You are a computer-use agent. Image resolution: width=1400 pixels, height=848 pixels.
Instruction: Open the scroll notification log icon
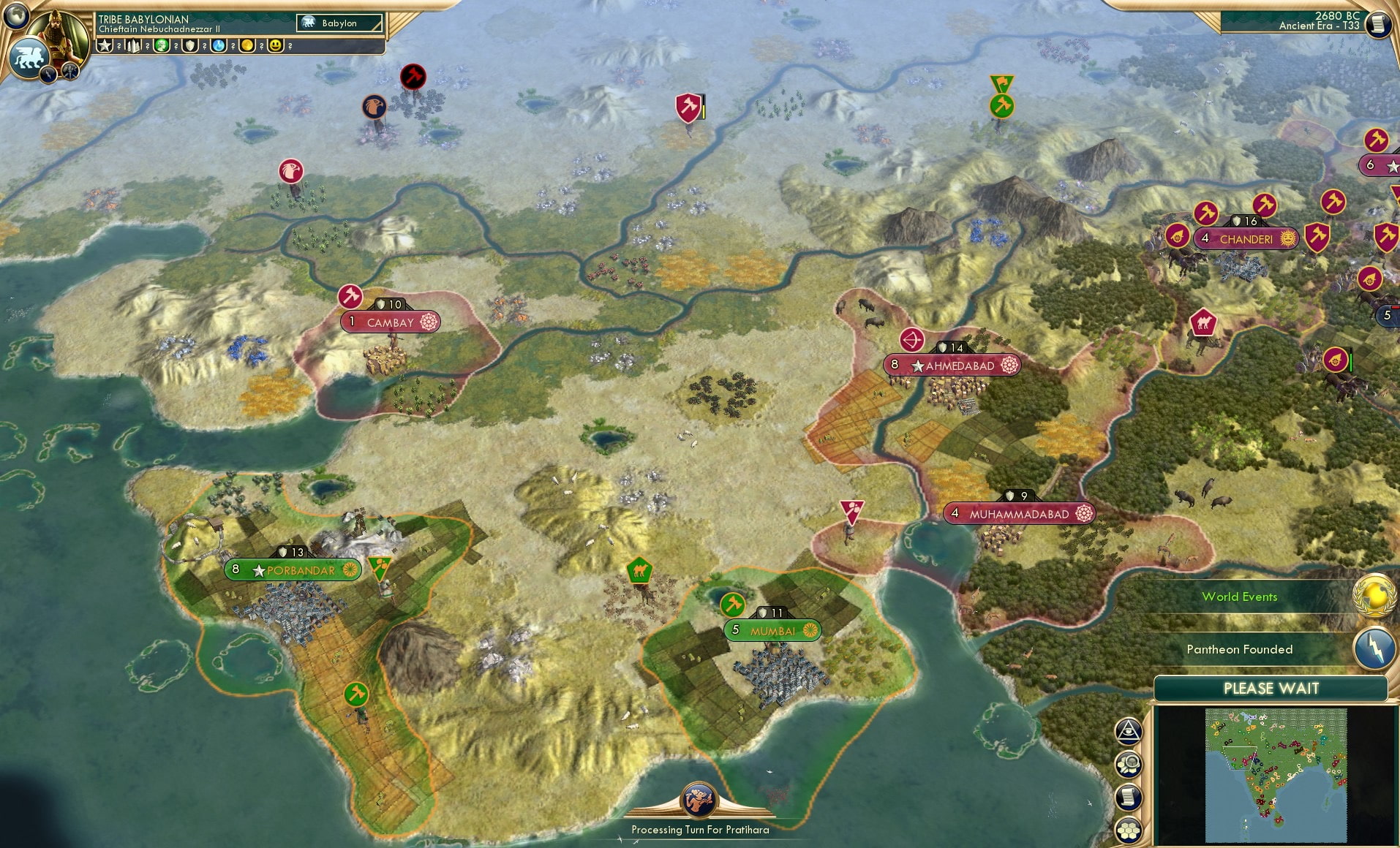click(x=1129, y=797)
